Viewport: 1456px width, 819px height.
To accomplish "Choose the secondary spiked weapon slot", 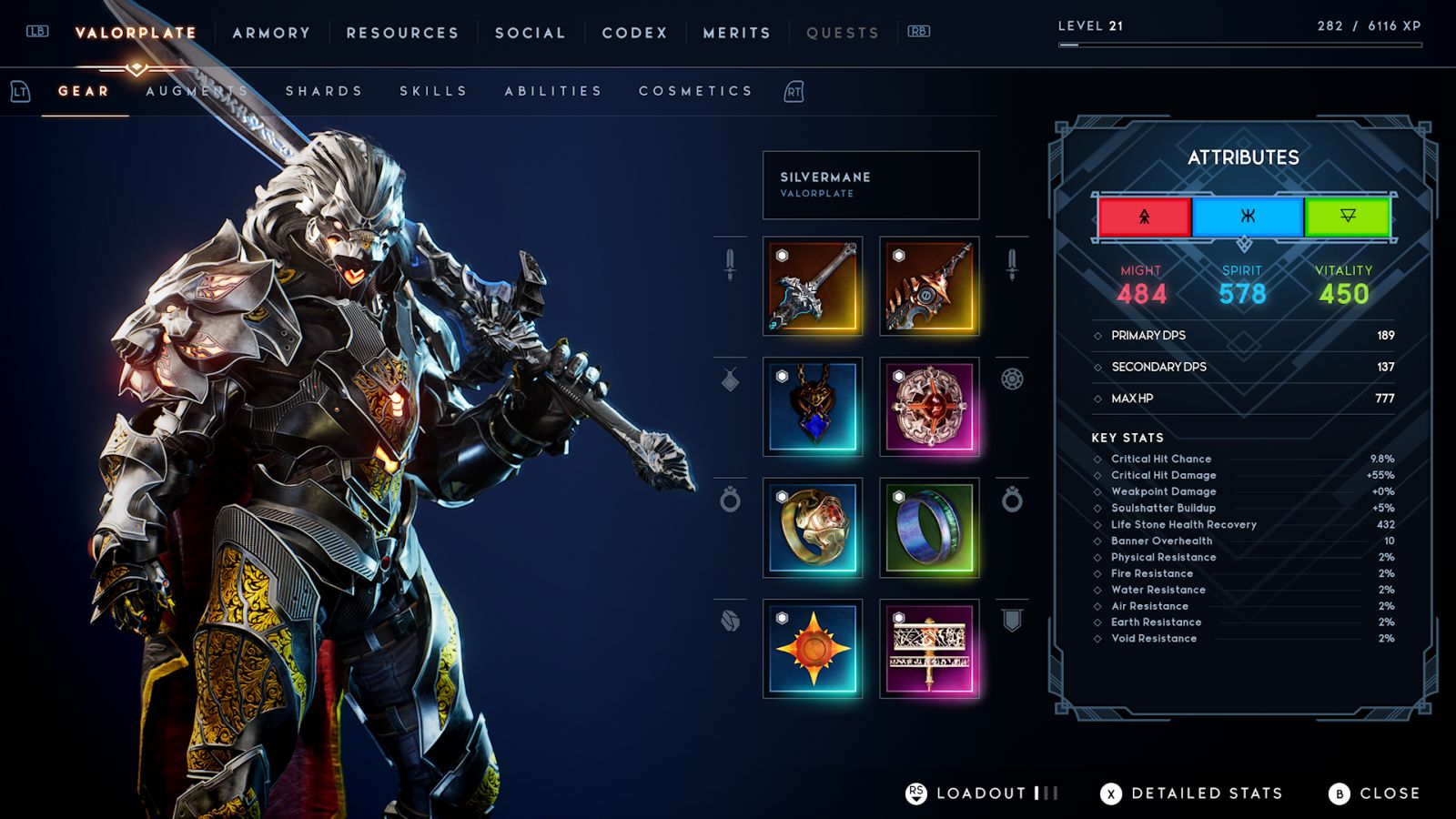I will coord(929,287).
